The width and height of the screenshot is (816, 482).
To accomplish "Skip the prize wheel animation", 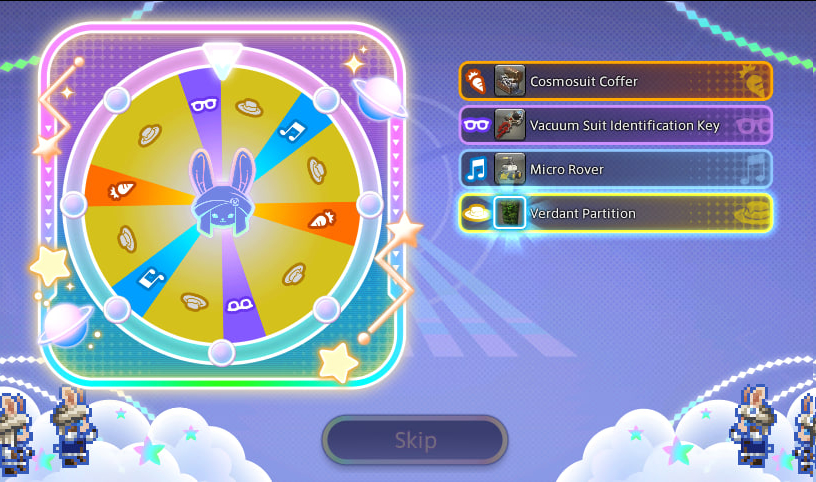I will pyautogui.click(x=415, y=440).
